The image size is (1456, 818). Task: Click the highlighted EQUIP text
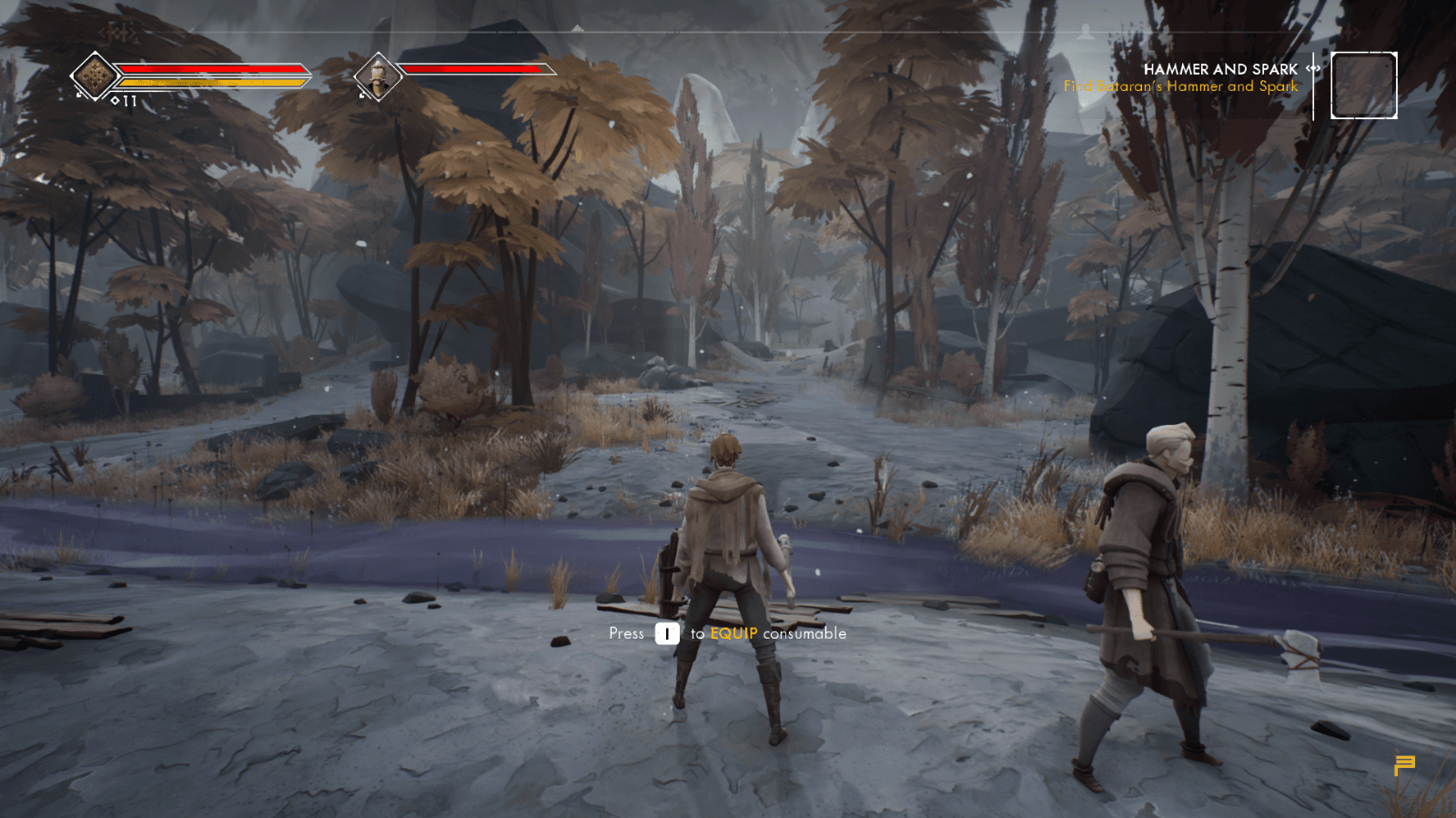click(735, 633)
